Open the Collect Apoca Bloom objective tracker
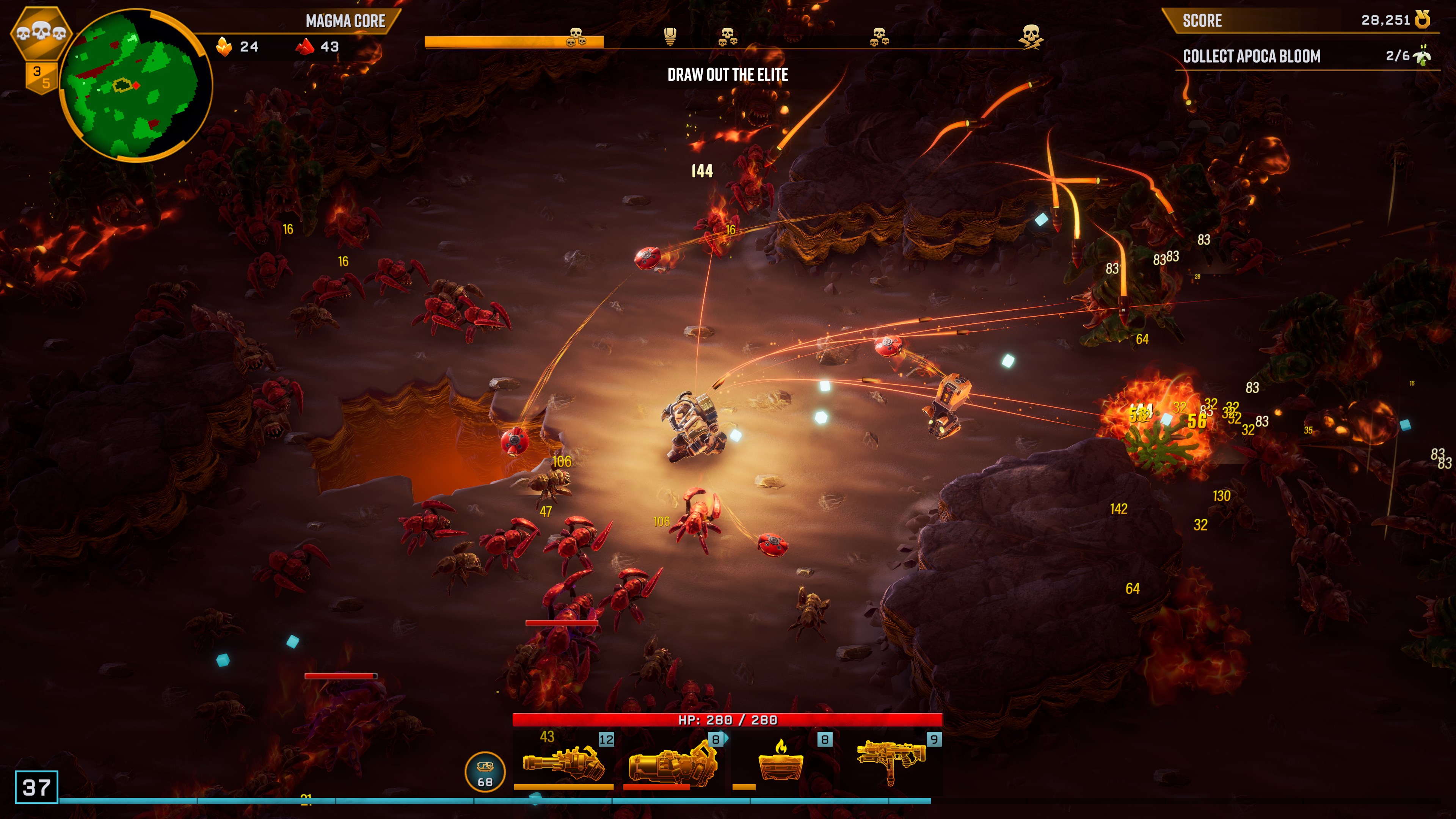Screen dimensions: 1456x819 pos(1305,56)
